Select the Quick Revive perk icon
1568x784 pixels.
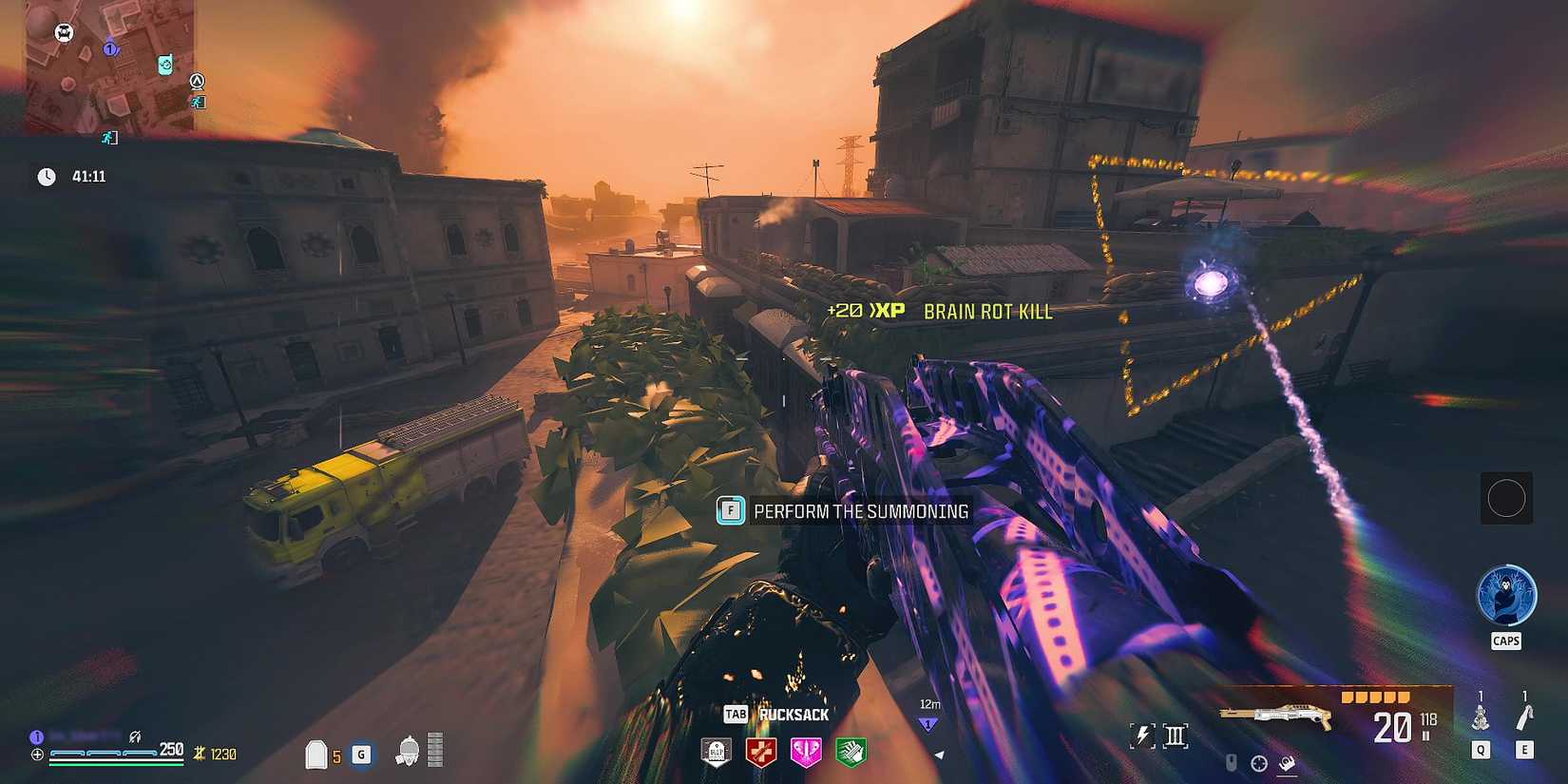point(760,754)
